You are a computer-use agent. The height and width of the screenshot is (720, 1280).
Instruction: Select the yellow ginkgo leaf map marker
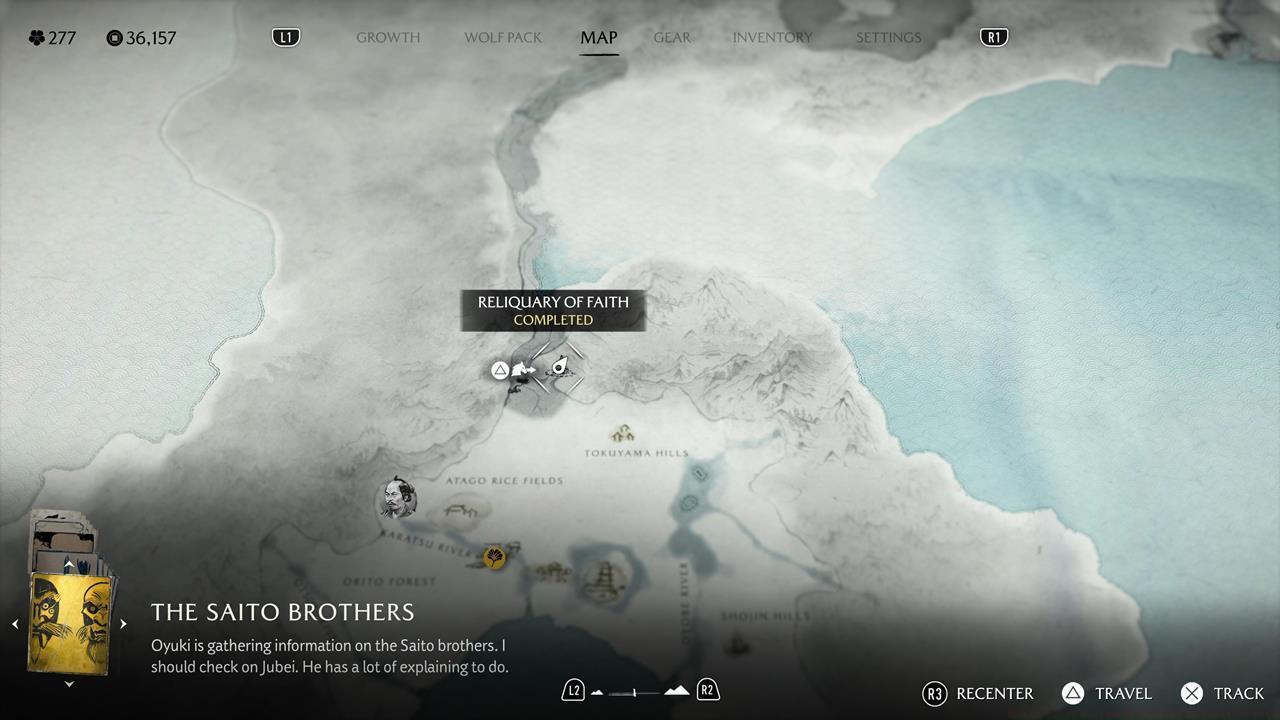pos(494,557)
